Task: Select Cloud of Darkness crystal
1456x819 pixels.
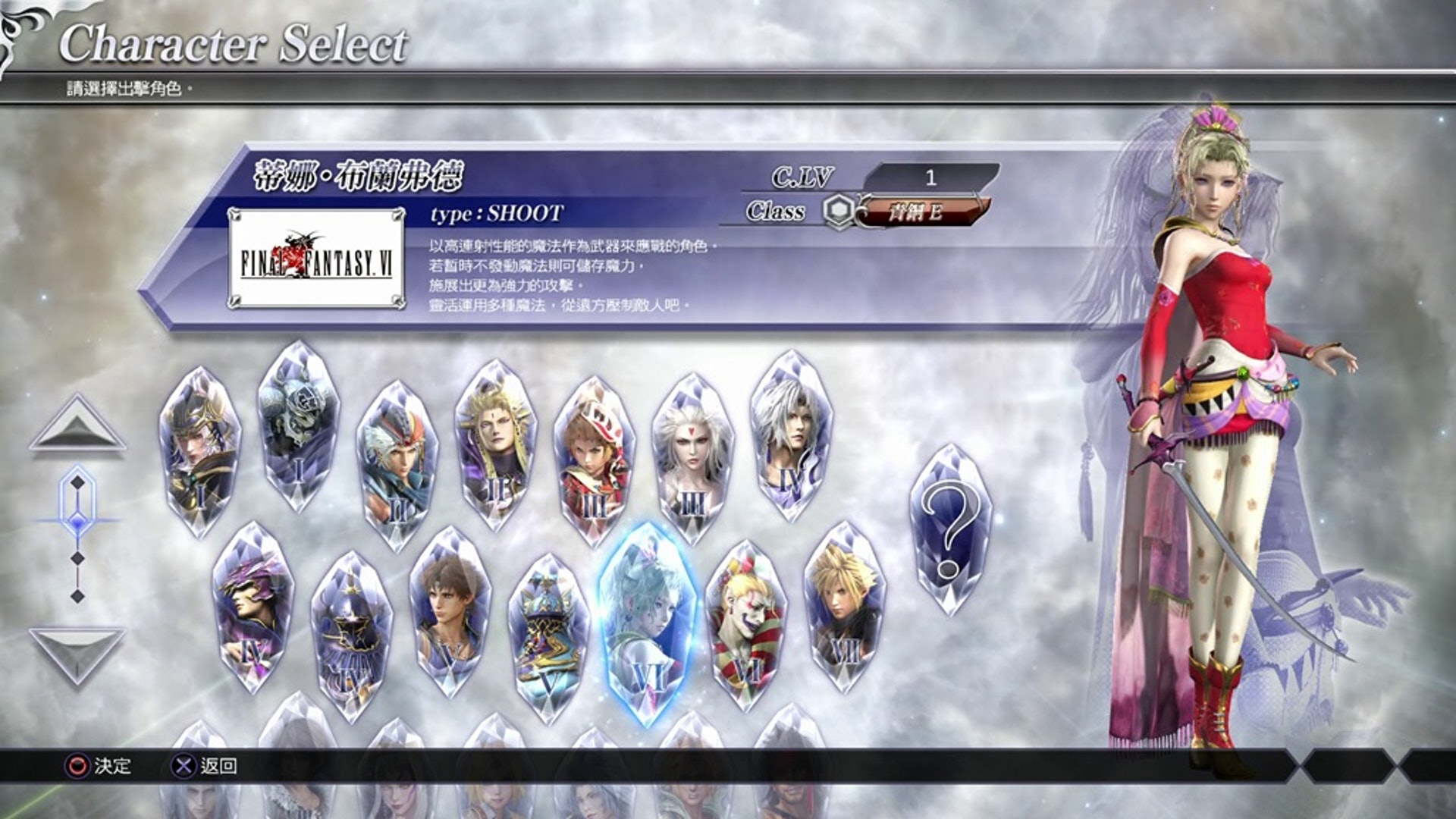Action: click(x=692, y=460)
